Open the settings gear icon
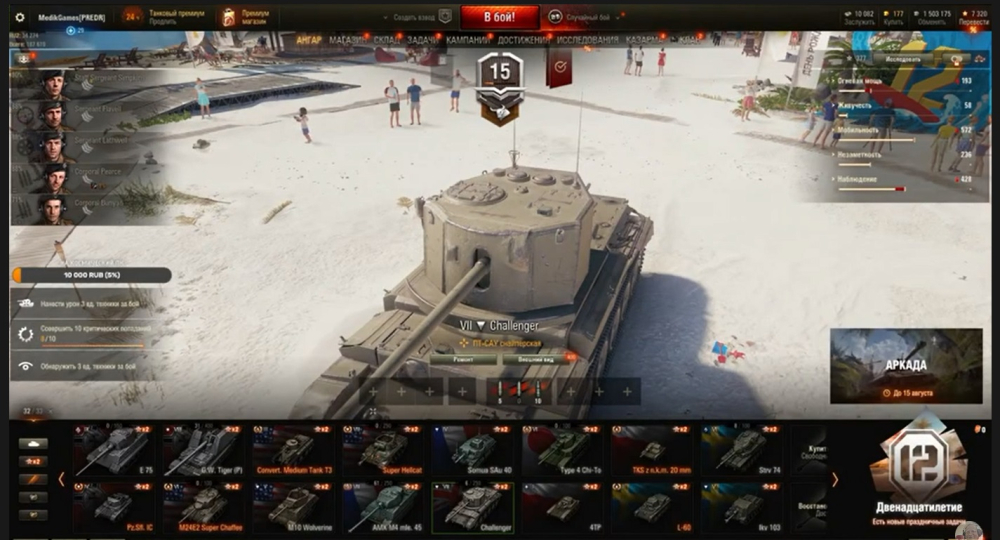 pyautogui.click(x=19, y=17)
